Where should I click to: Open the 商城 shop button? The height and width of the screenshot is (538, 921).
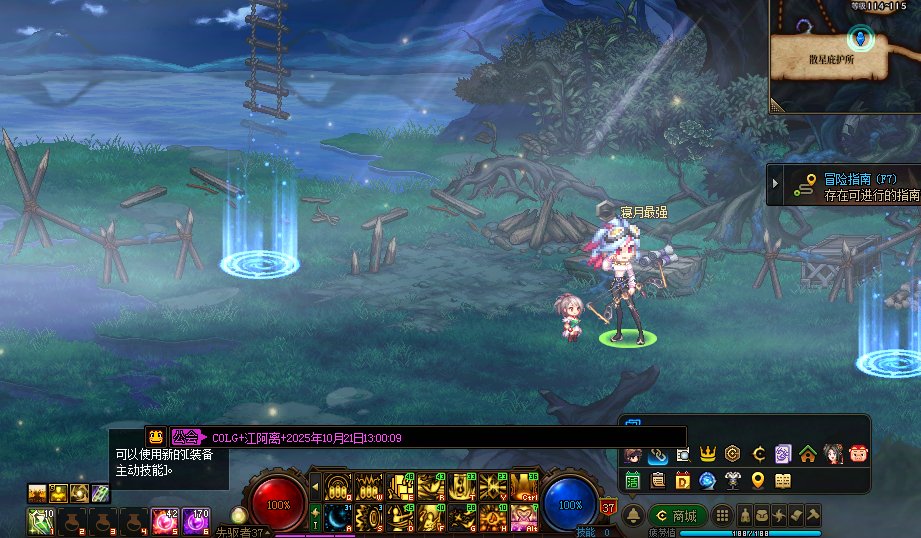point(677,516)
